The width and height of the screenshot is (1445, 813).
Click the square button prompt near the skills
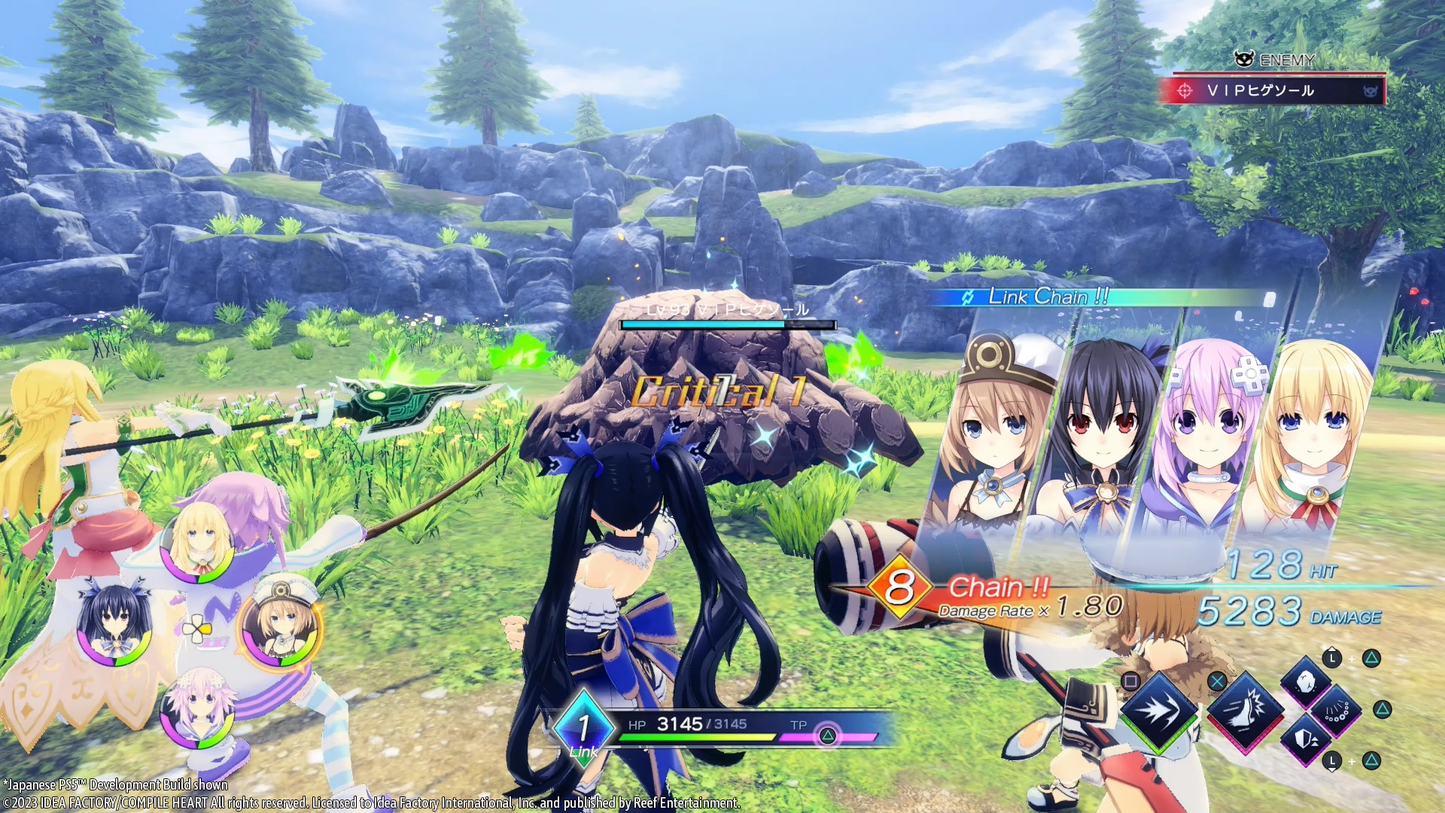tap(1131, 681)
